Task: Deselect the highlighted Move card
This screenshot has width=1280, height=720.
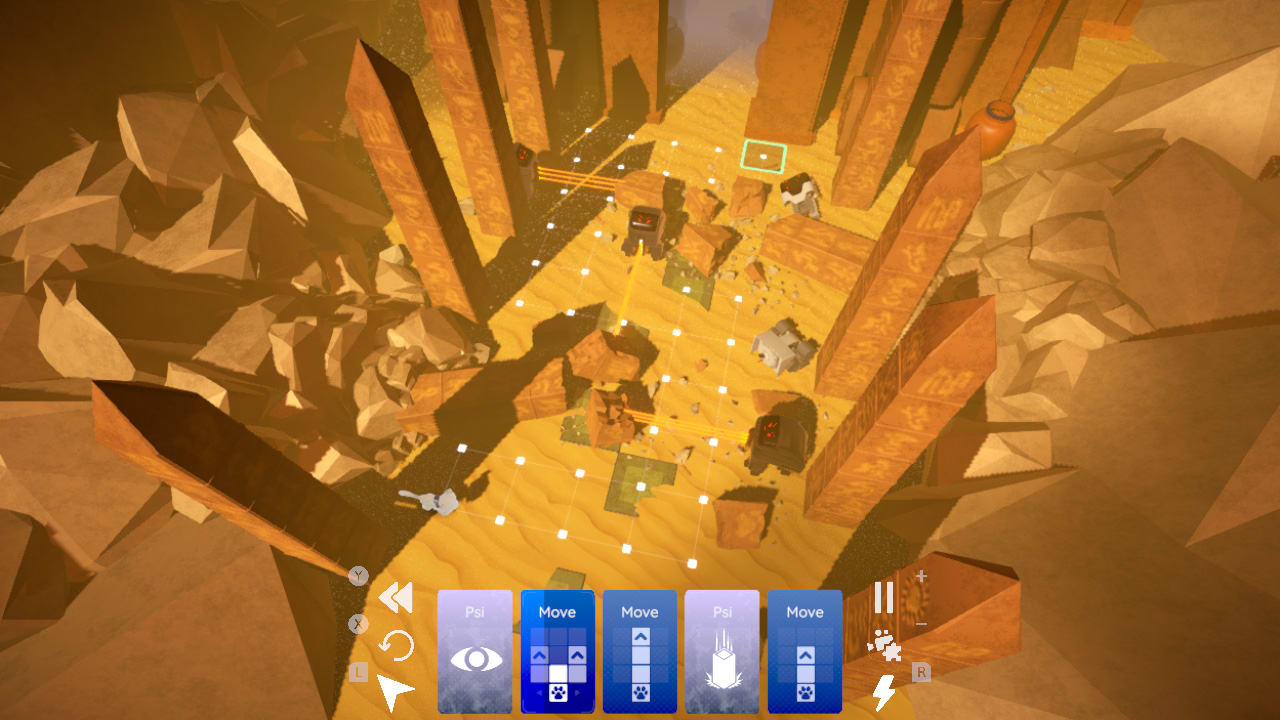Action: (558, 608)
